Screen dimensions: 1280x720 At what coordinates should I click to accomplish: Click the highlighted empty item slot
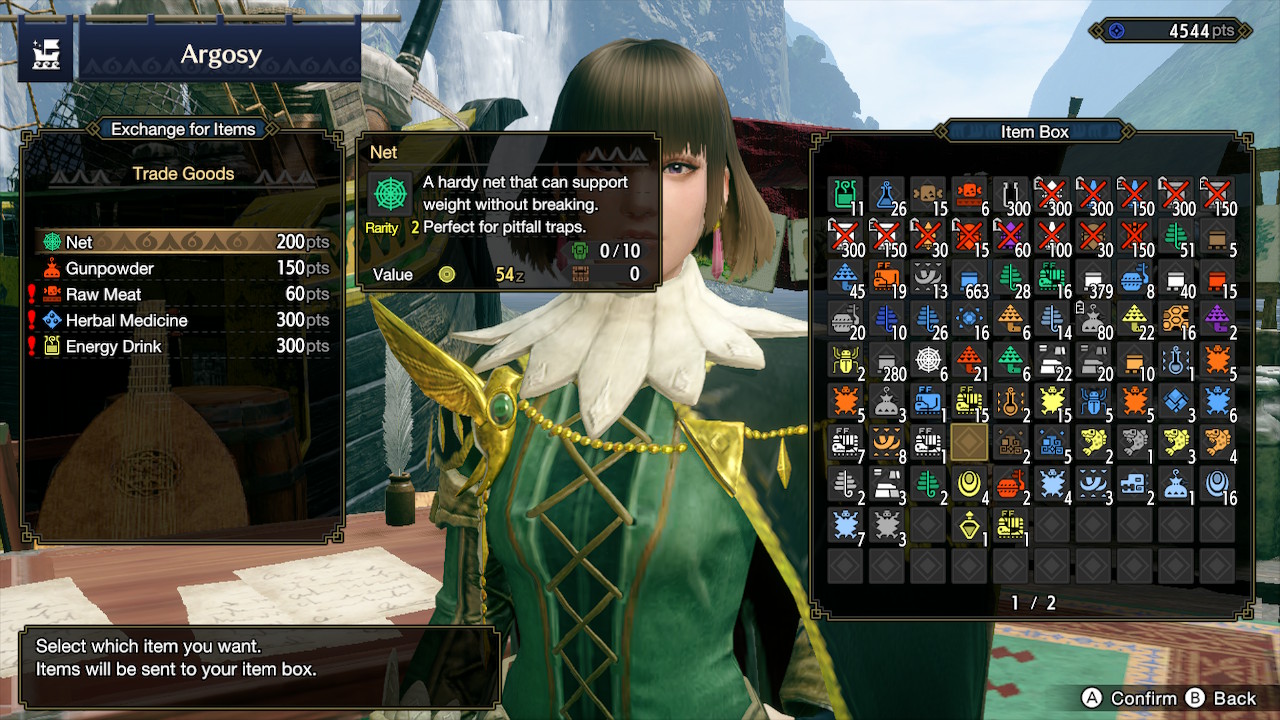tap(970, 443)
